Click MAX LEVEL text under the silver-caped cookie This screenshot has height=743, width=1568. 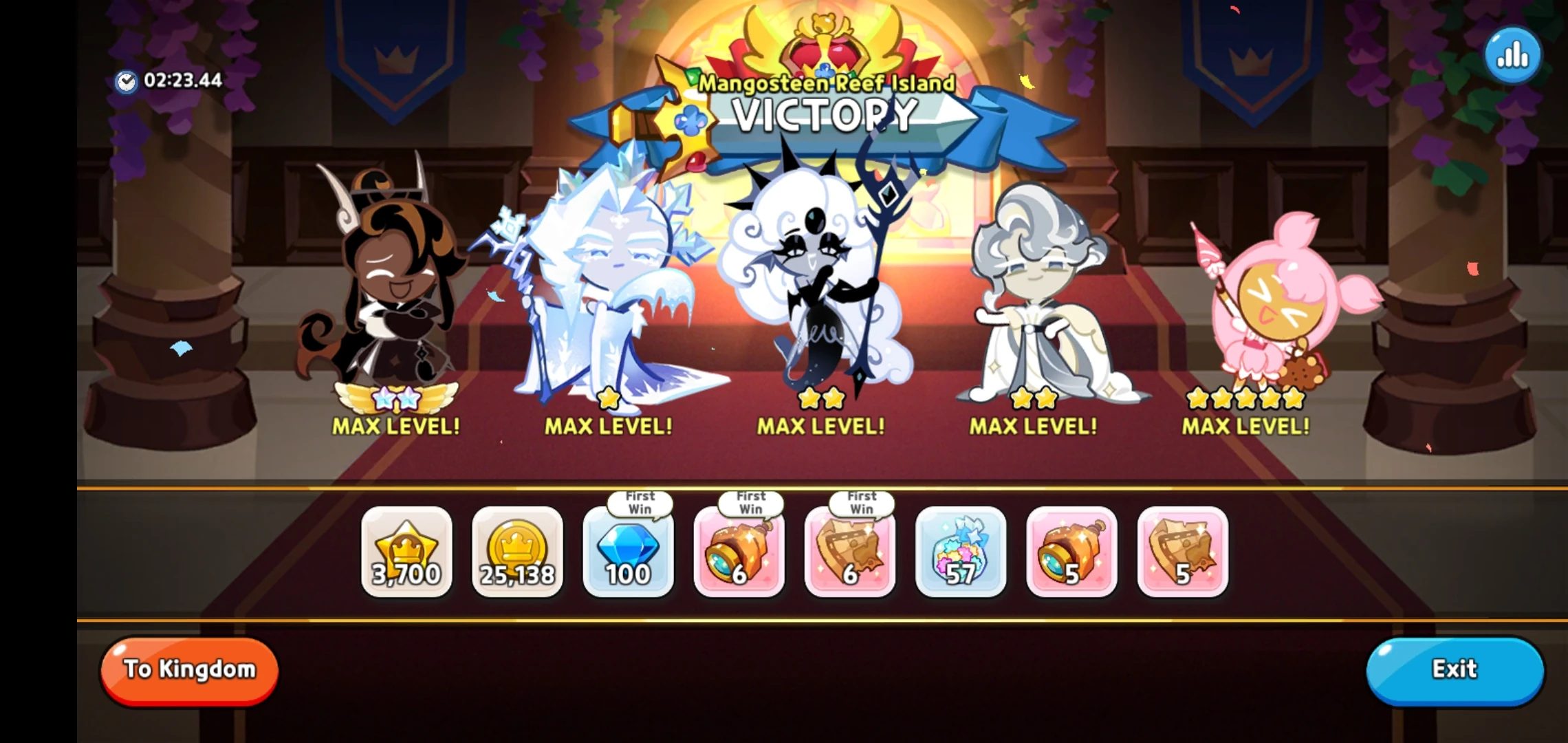pos(1033,427)
